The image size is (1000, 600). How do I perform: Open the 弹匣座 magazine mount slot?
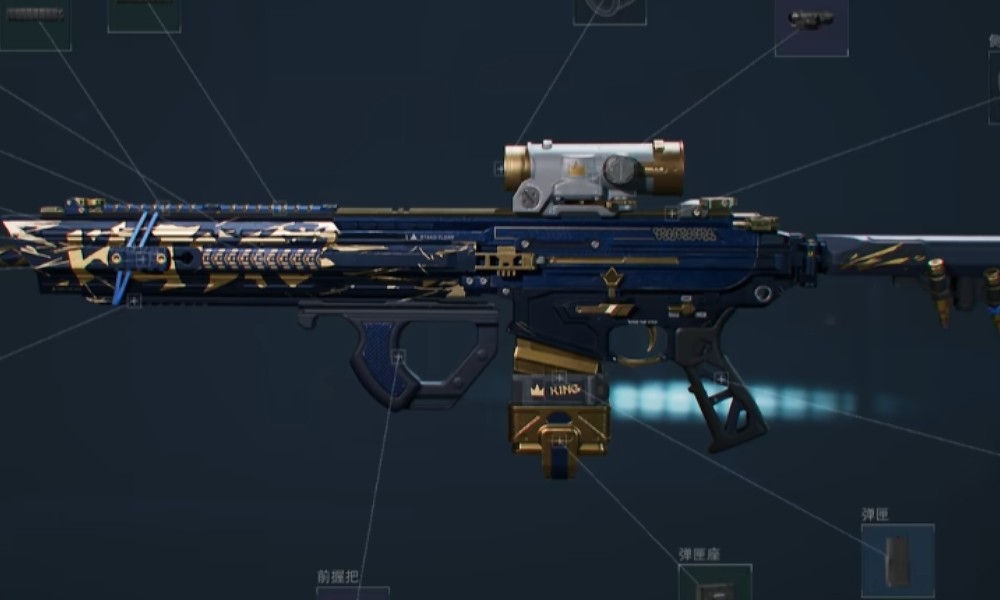[x=715, y=582]
